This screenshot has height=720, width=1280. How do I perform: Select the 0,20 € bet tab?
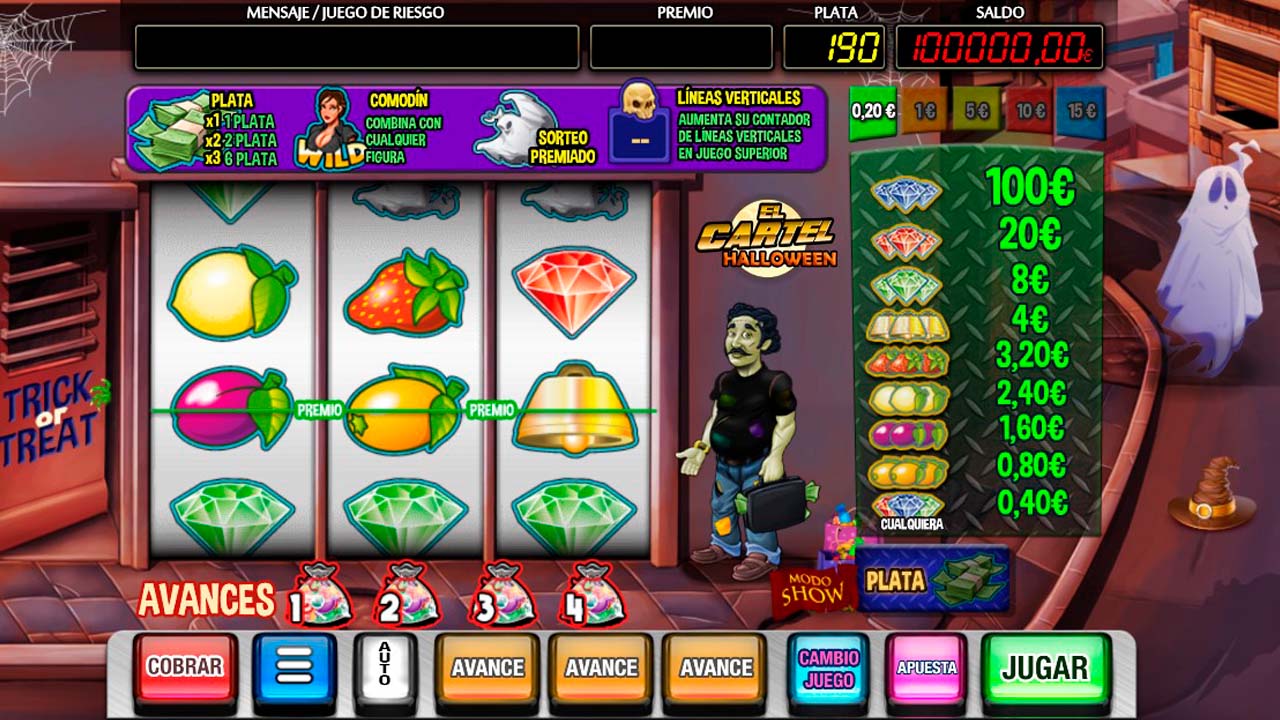(873, 111)
